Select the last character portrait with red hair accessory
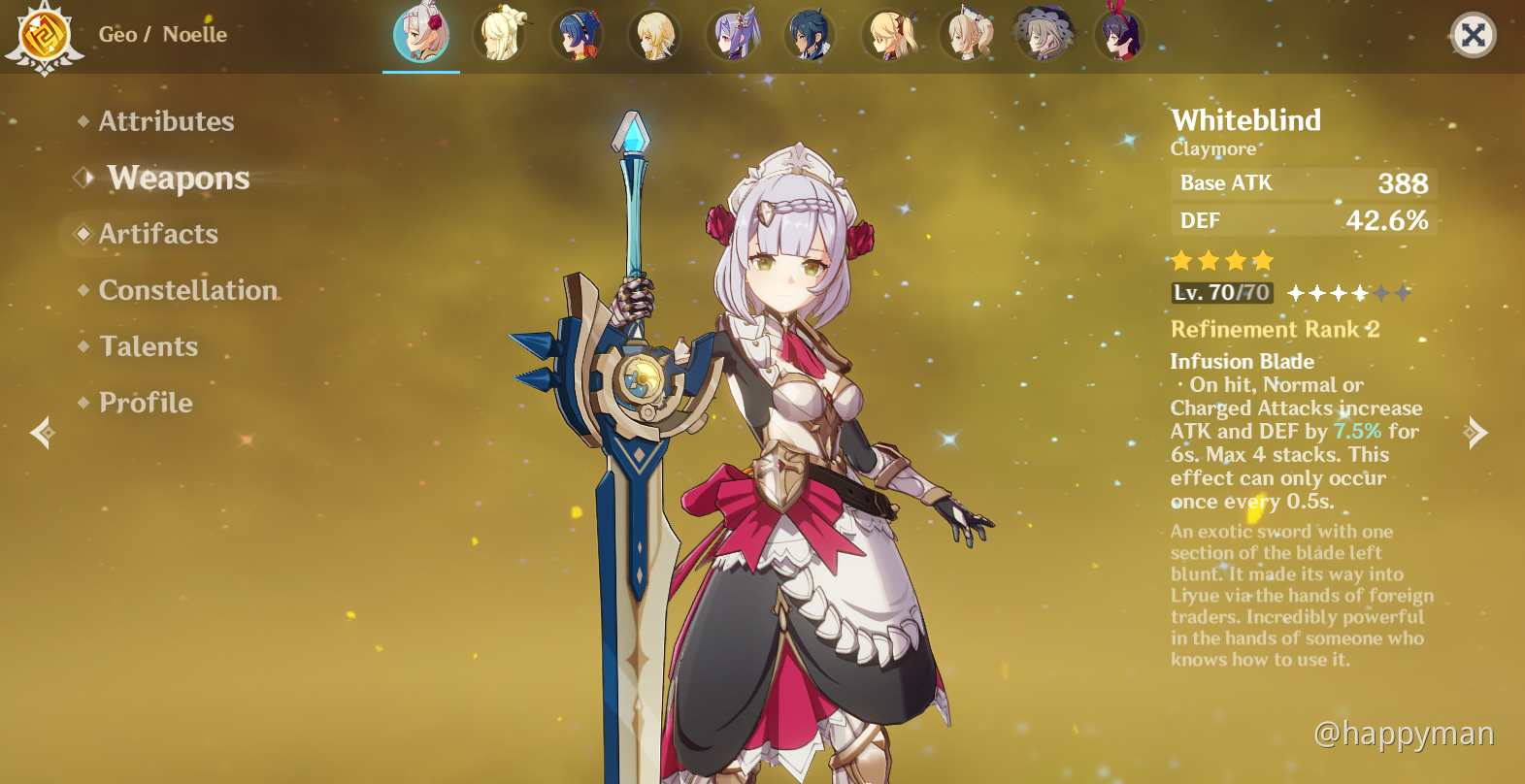The image size is (1525, 784). (x=1123, y=35)
